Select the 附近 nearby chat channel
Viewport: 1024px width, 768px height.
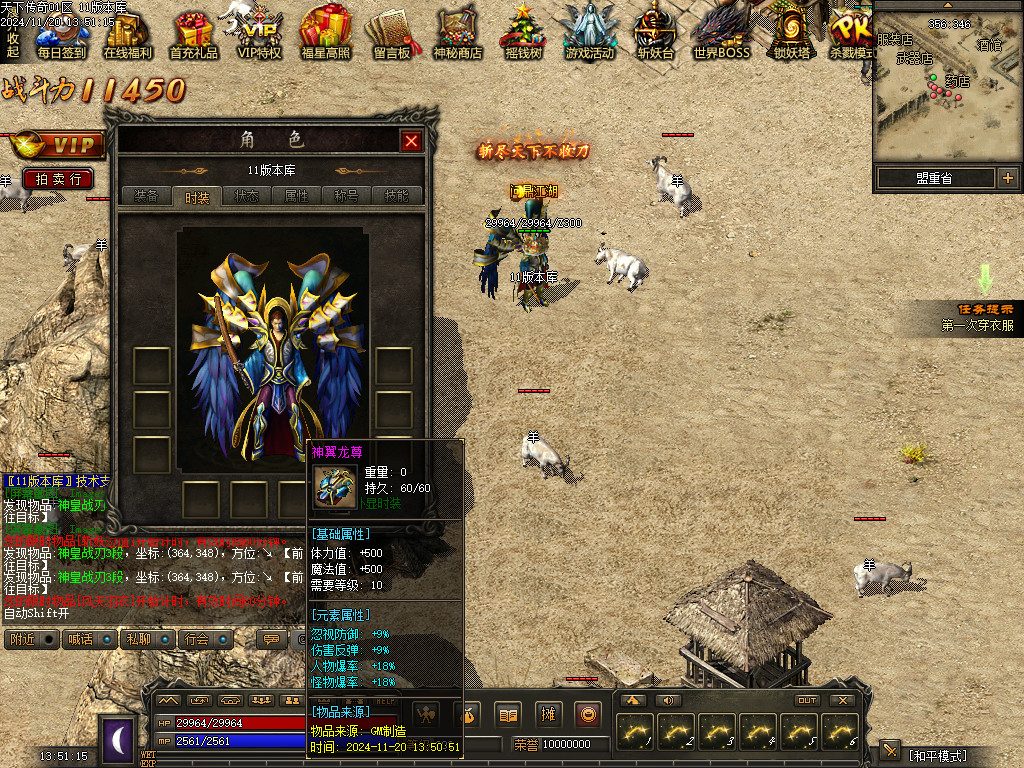point(32,639)
